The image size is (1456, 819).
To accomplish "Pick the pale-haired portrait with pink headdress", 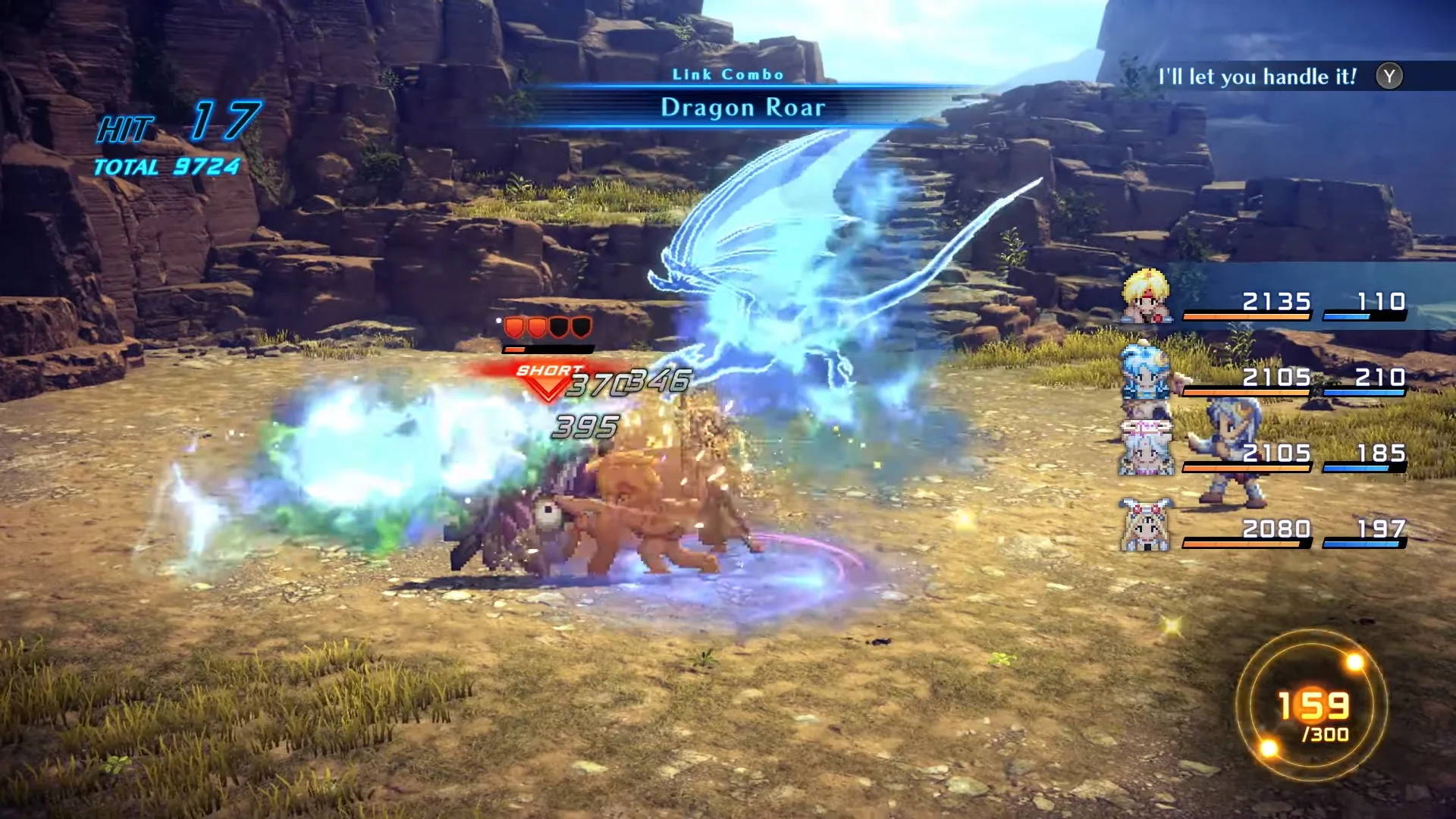I will [x=1146, y=448].
